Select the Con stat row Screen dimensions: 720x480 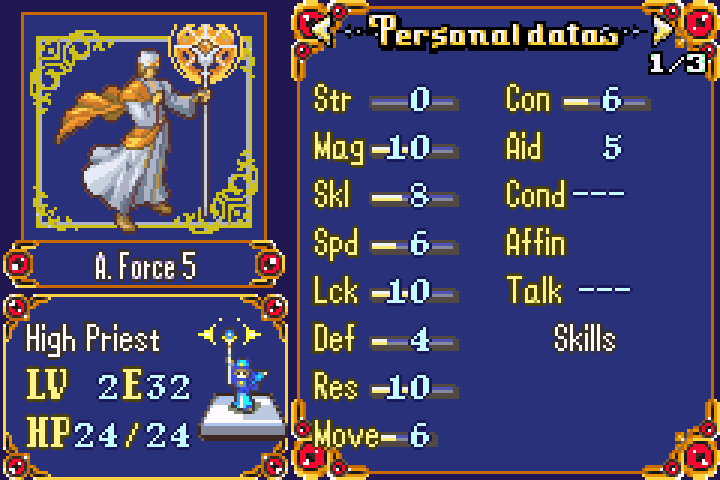coord(577,100)
